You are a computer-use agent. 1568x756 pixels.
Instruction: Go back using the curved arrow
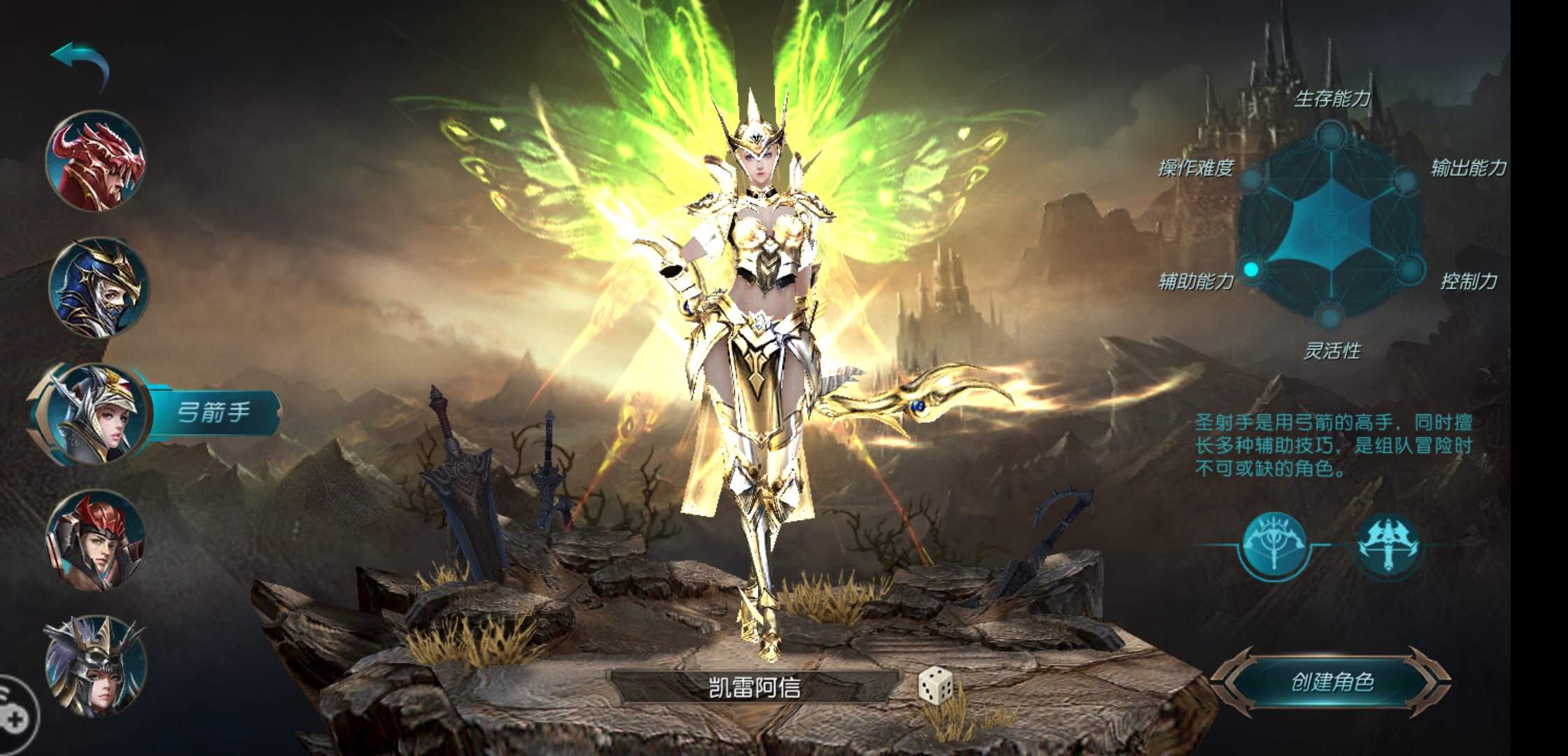click(x=80, y=62)
